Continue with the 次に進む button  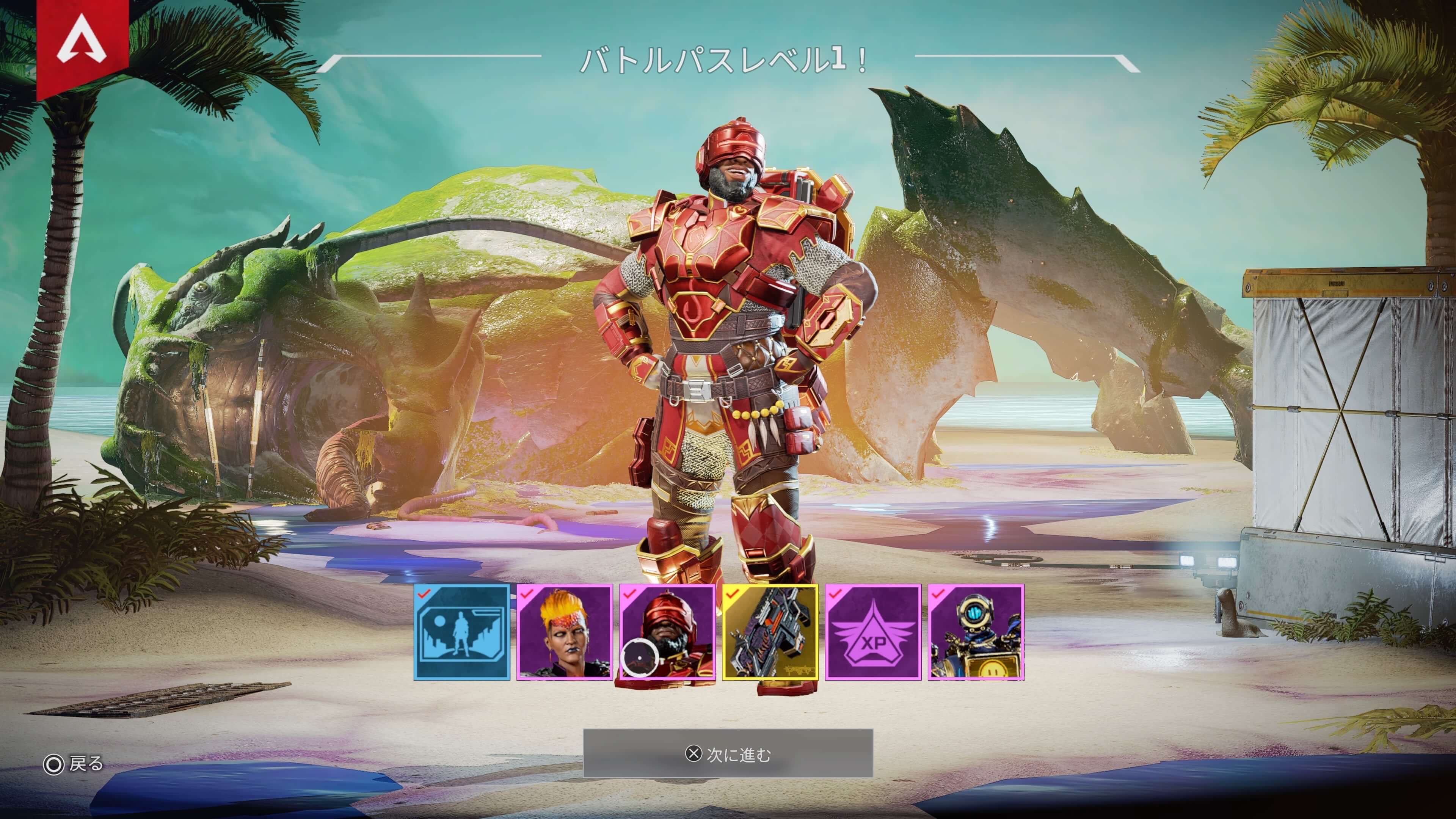pyautogui.click(x=728, y=753)
